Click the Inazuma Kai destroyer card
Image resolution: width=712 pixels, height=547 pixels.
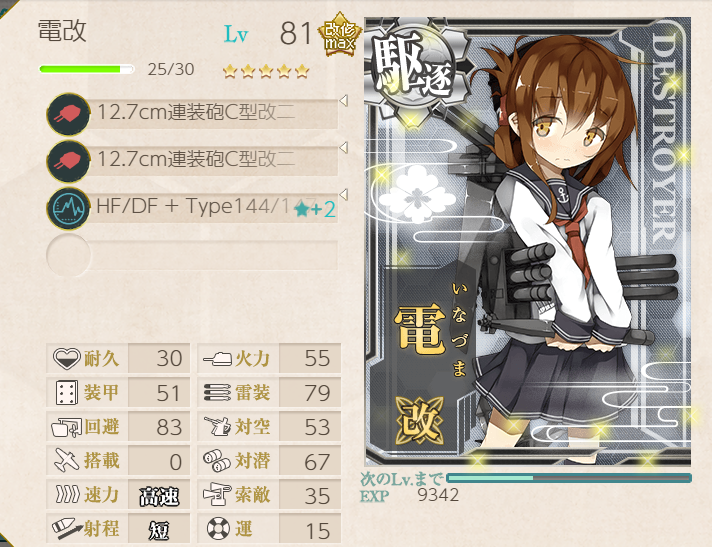click(527, 241)
